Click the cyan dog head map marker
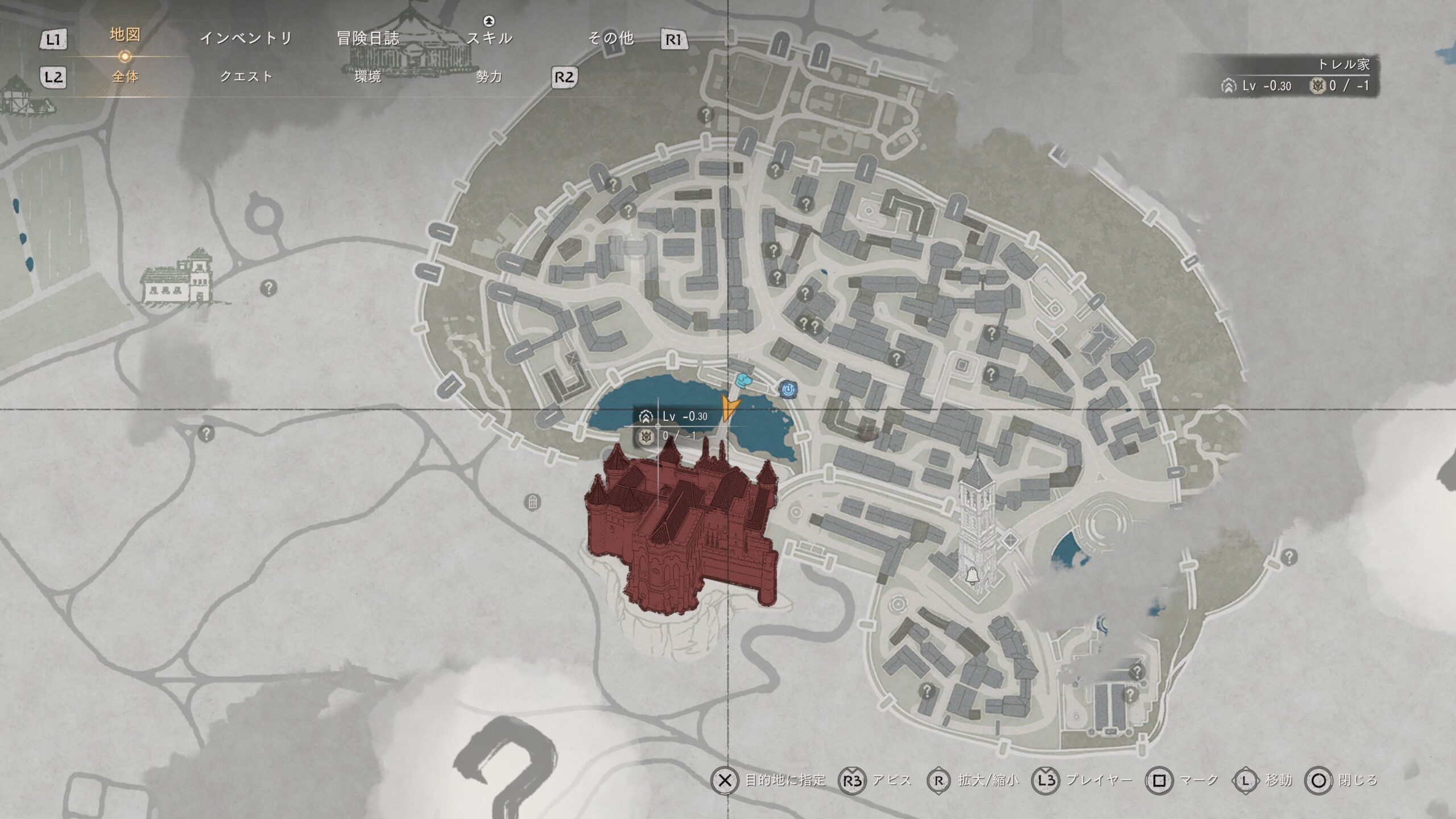The height and width of the screenshot is (819, 1456). click(x=743, y=380)
